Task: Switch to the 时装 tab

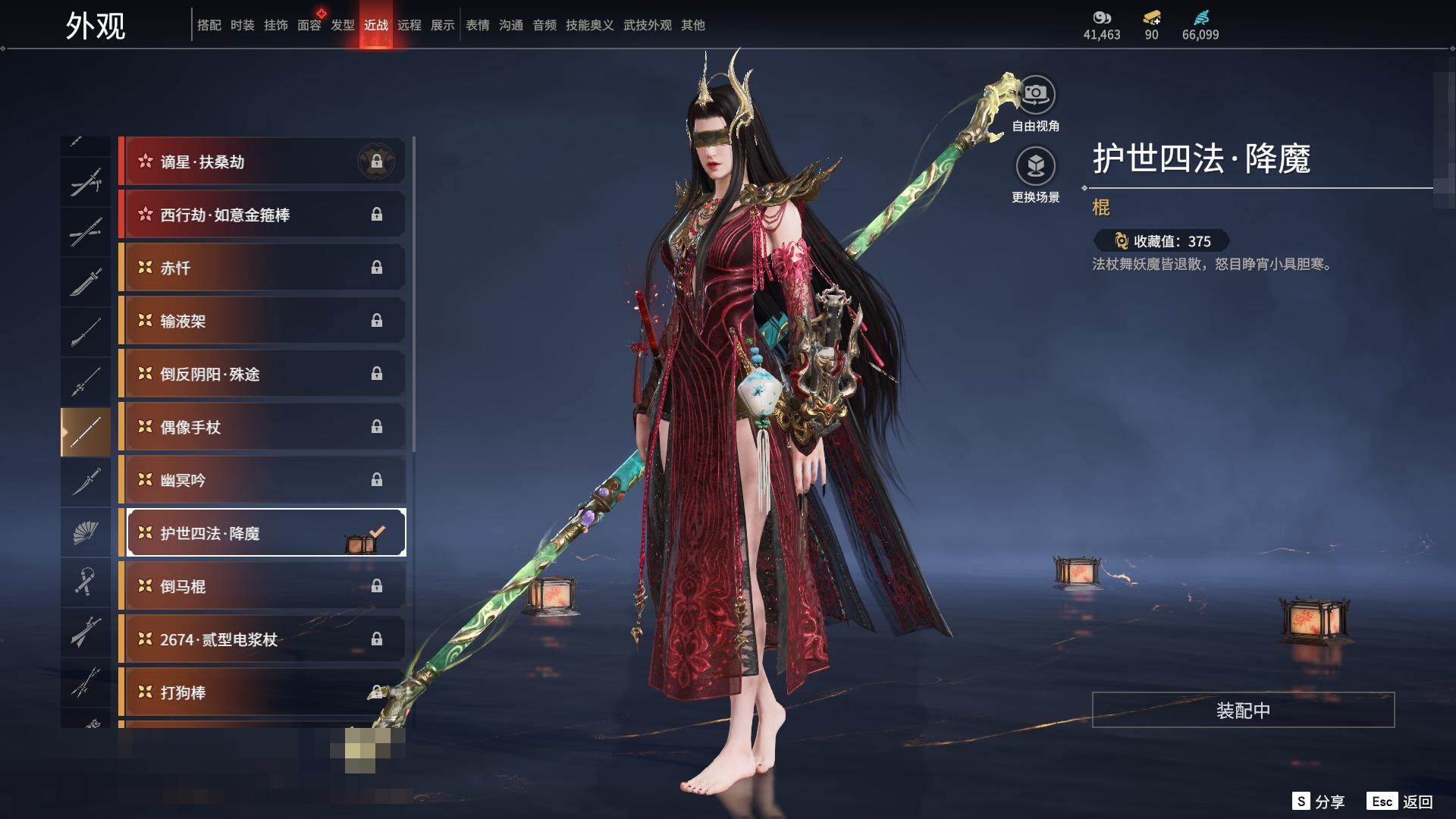Action: [x=243, y=25]
